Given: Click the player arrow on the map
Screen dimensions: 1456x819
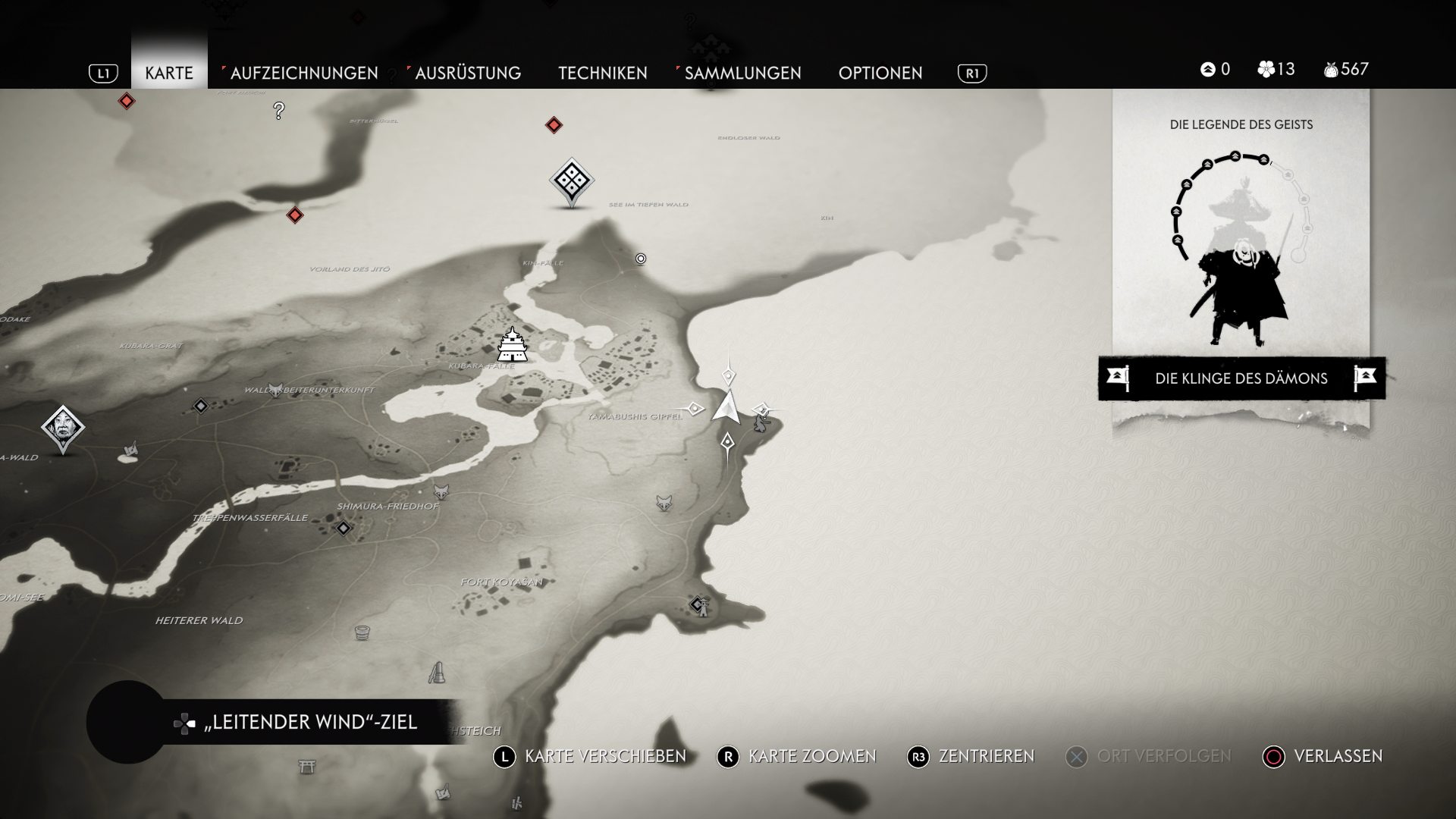Looking at the screenshot, I should click(726, 407).
